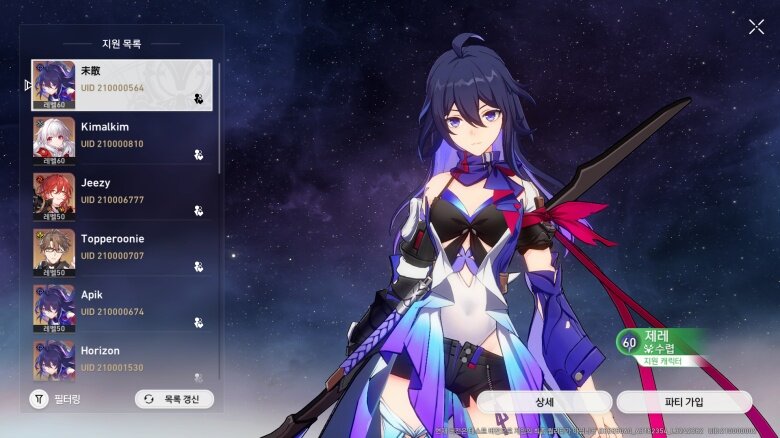Close the support character screen
Image resolution: width=780 pixels, height=438 pixels.
pyautogui.click(x=756, y=27)
